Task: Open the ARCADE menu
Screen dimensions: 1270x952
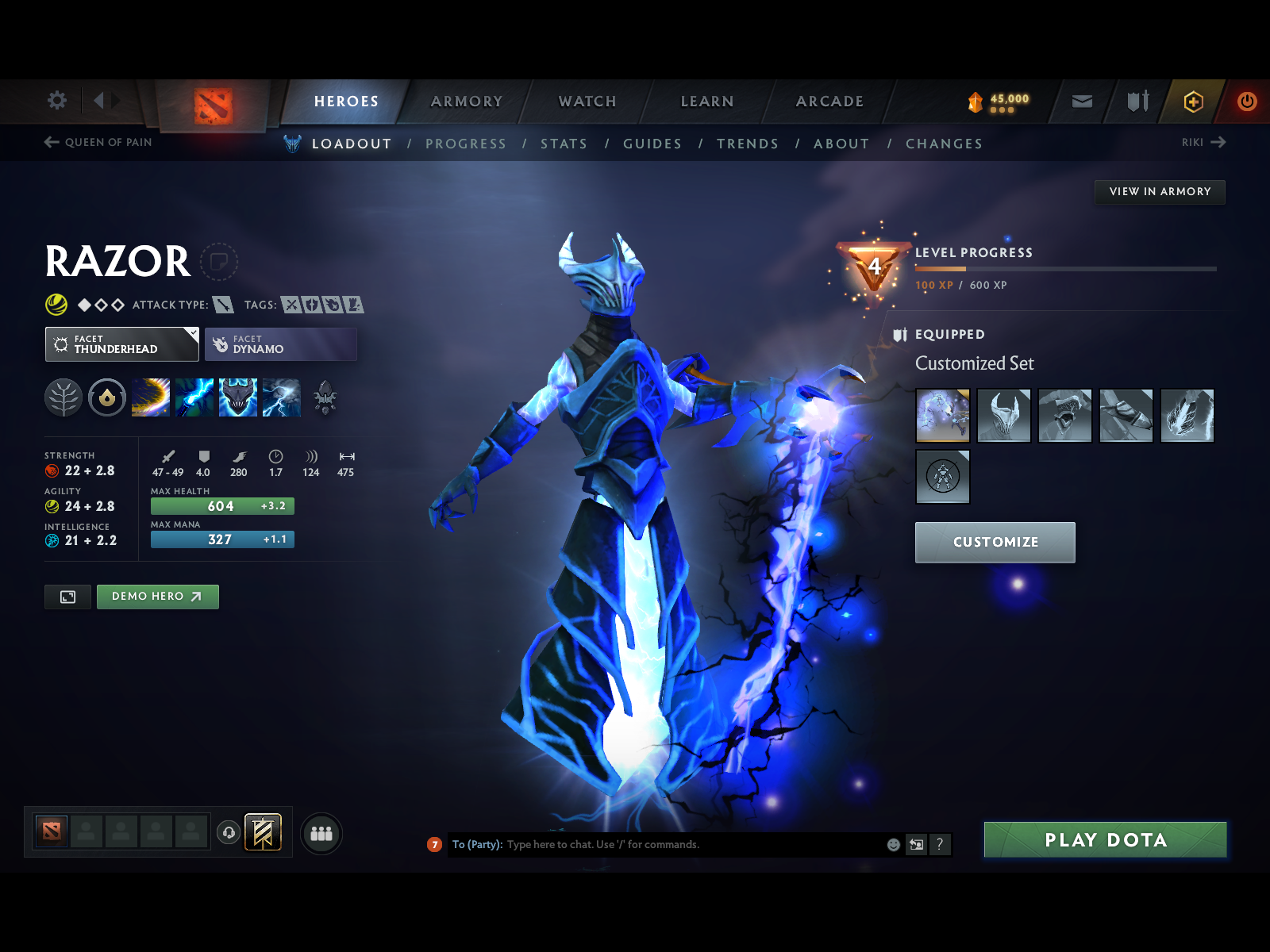Action: coord(829,102)
